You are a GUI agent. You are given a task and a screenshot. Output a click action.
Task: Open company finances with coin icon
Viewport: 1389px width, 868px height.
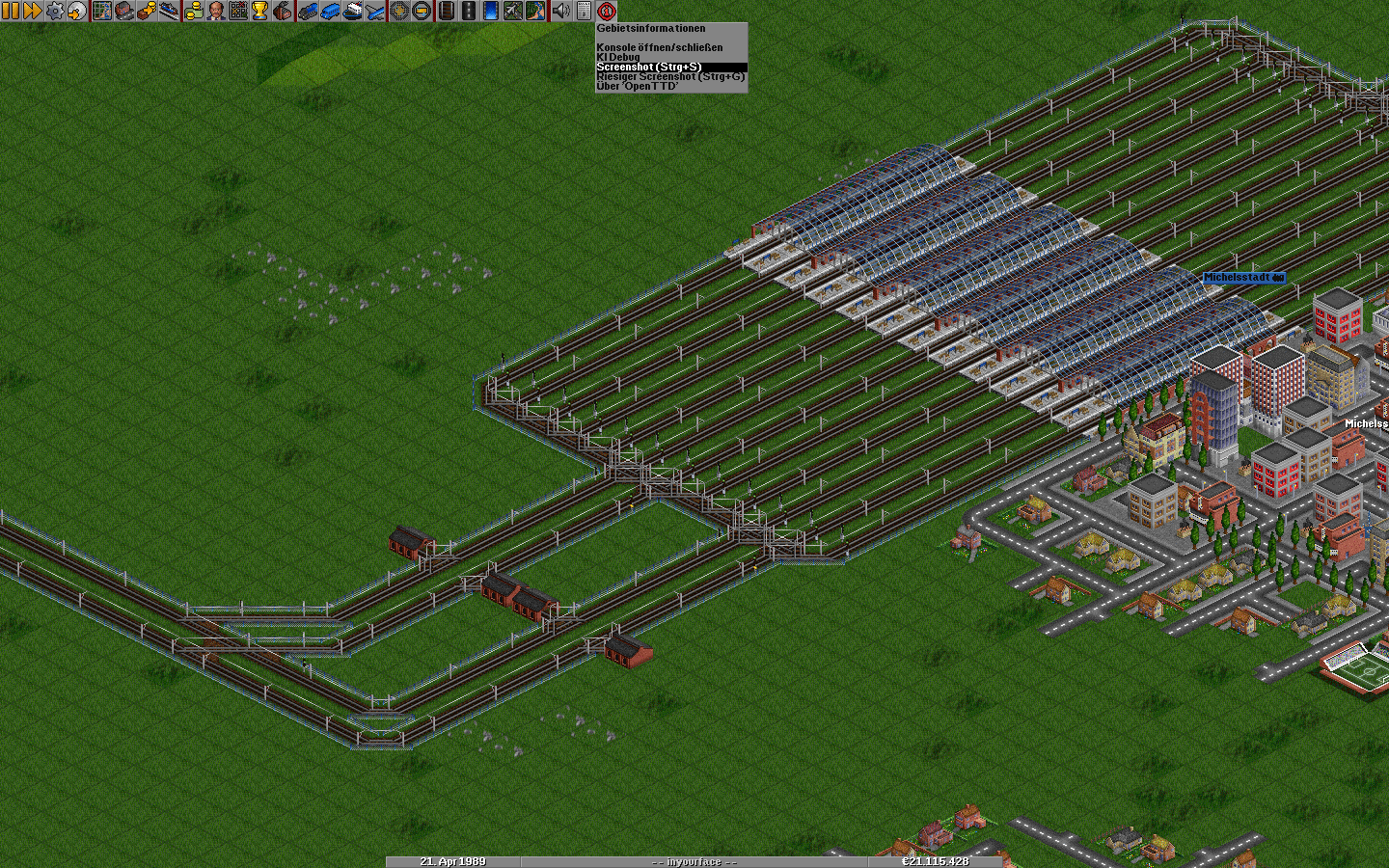[193, 11]
